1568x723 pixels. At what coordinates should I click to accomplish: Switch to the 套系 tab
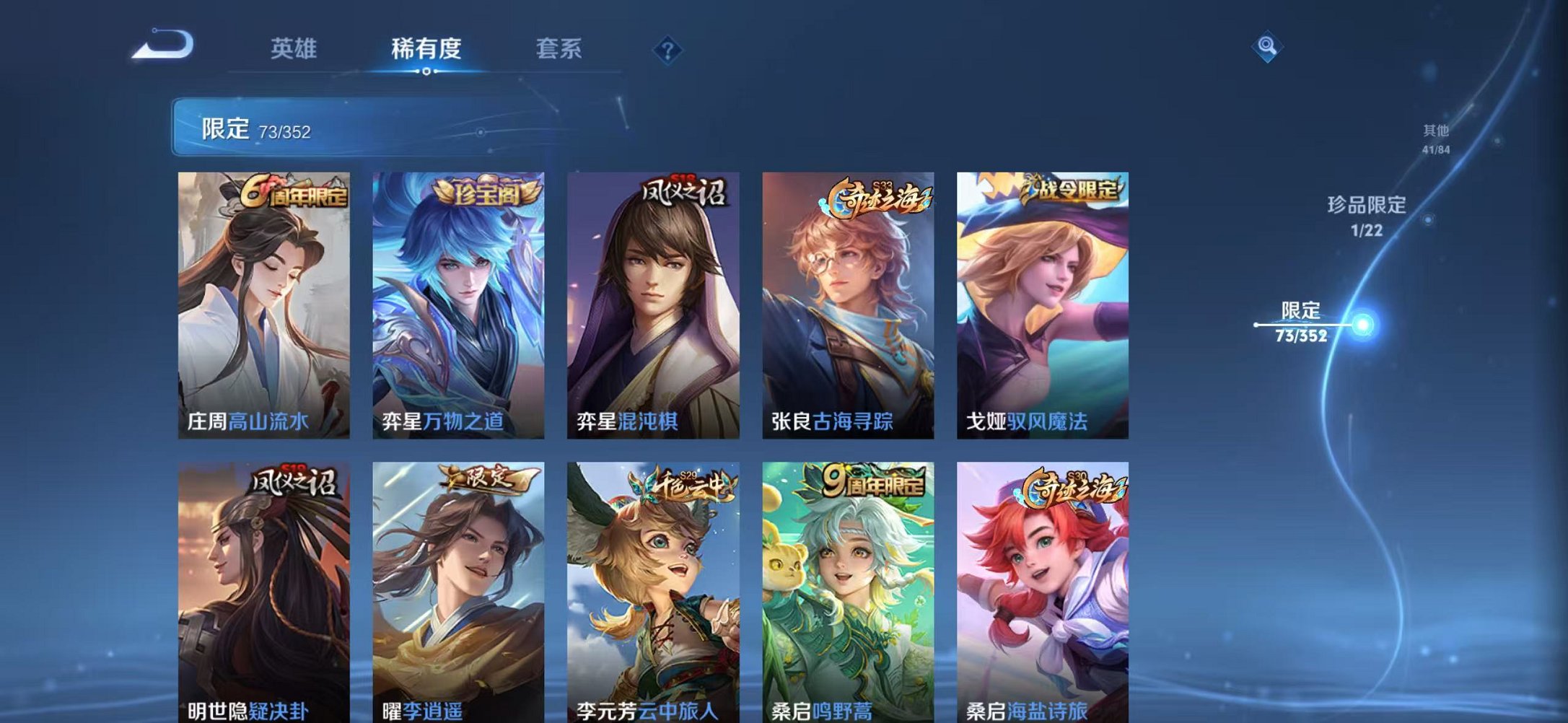[557, 47]
